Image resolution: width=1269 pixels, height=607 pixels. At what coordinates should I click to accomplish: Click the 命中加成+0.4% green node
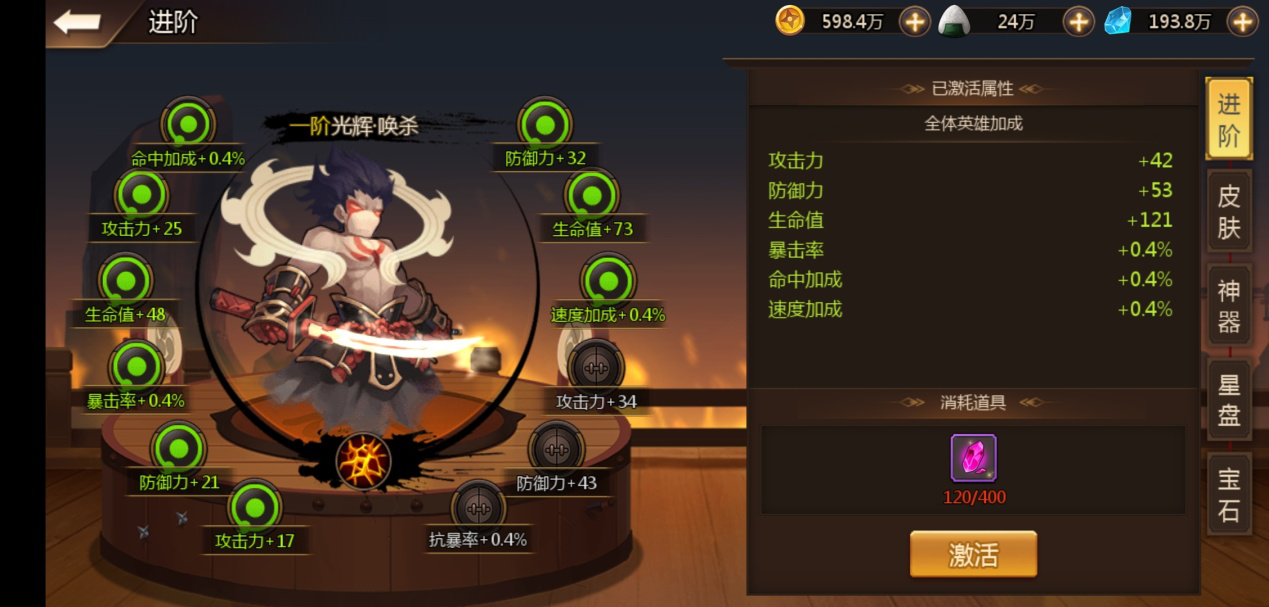coord(187,124)
